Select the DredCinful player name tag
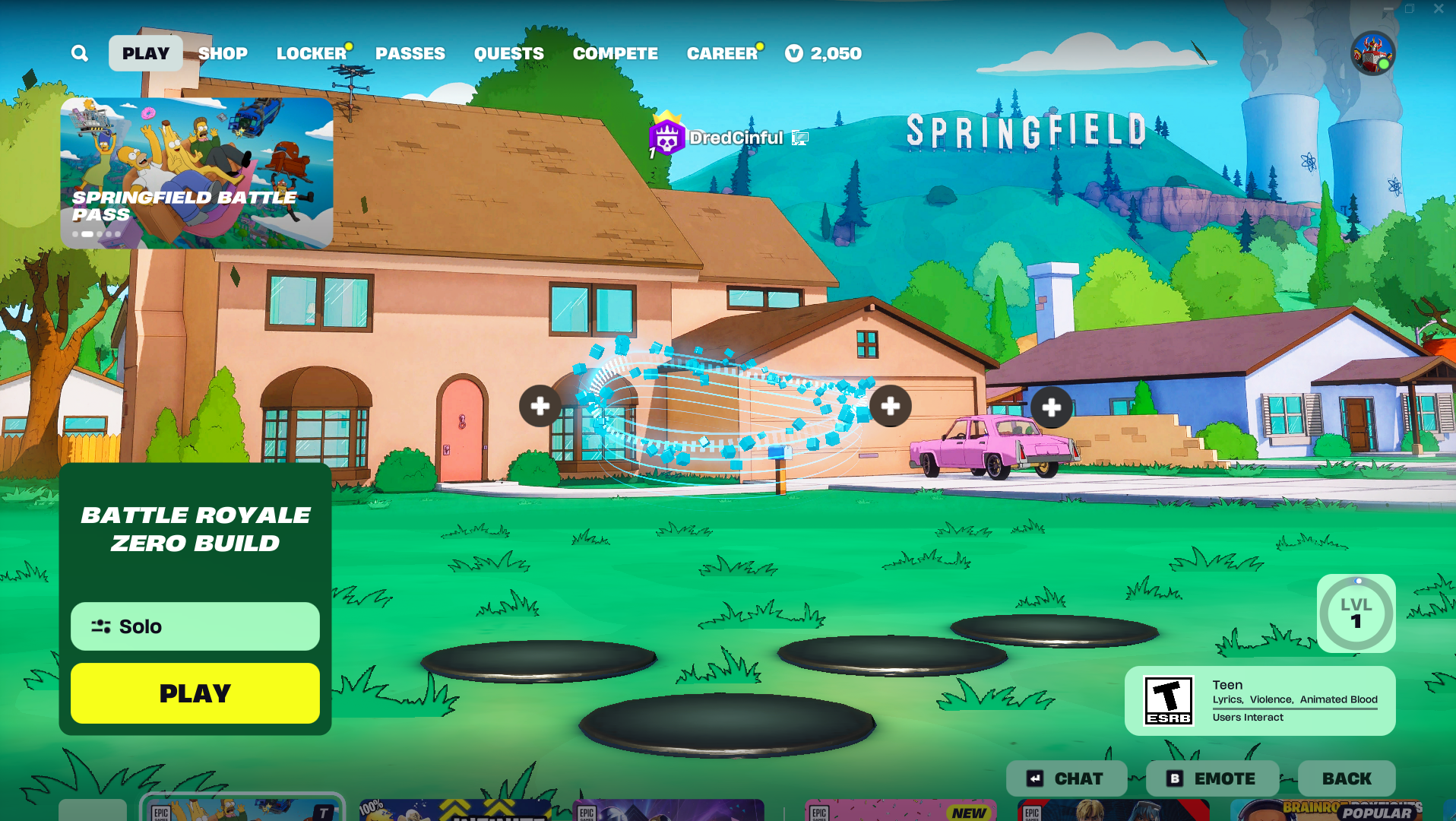 pos(735,138)
